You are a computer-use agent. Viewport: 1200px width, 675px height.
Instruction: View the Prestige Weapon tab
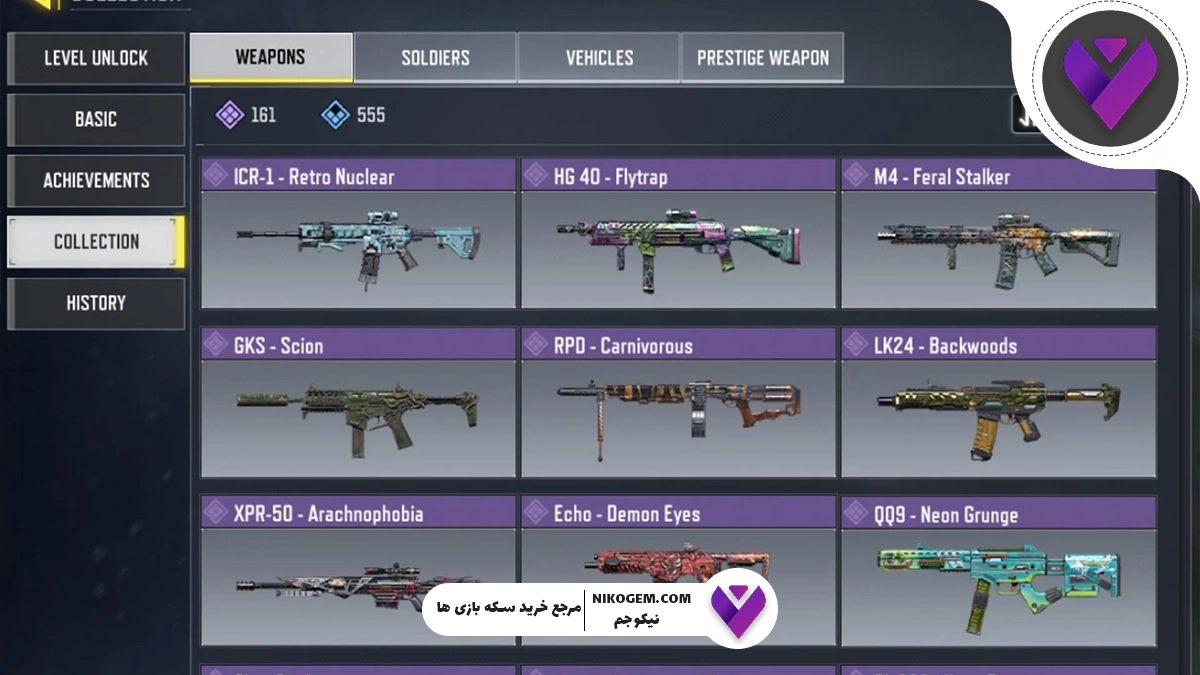click(762, 57)
